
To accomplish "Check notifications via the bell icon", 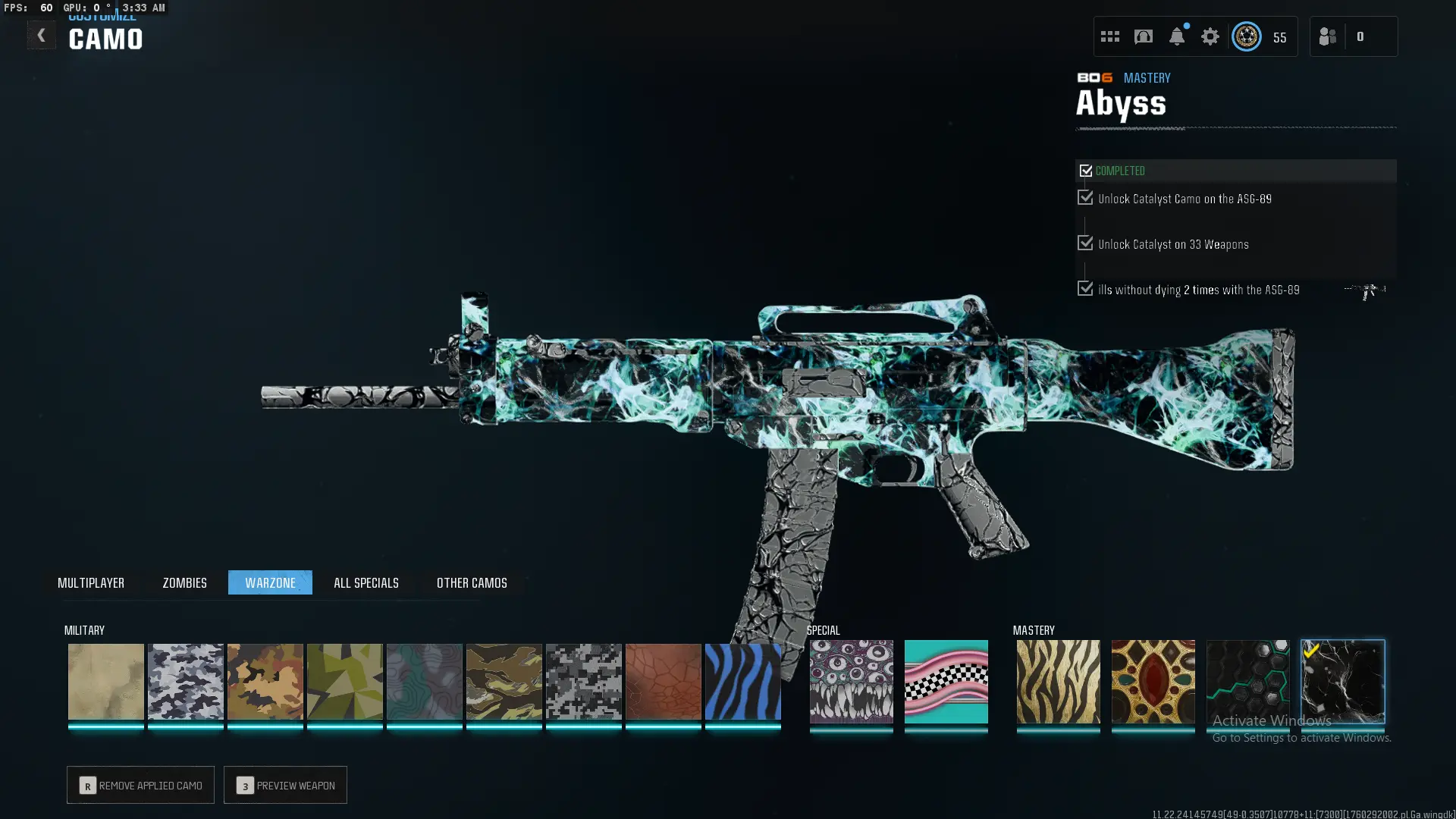I will [x=1177, y=36].
